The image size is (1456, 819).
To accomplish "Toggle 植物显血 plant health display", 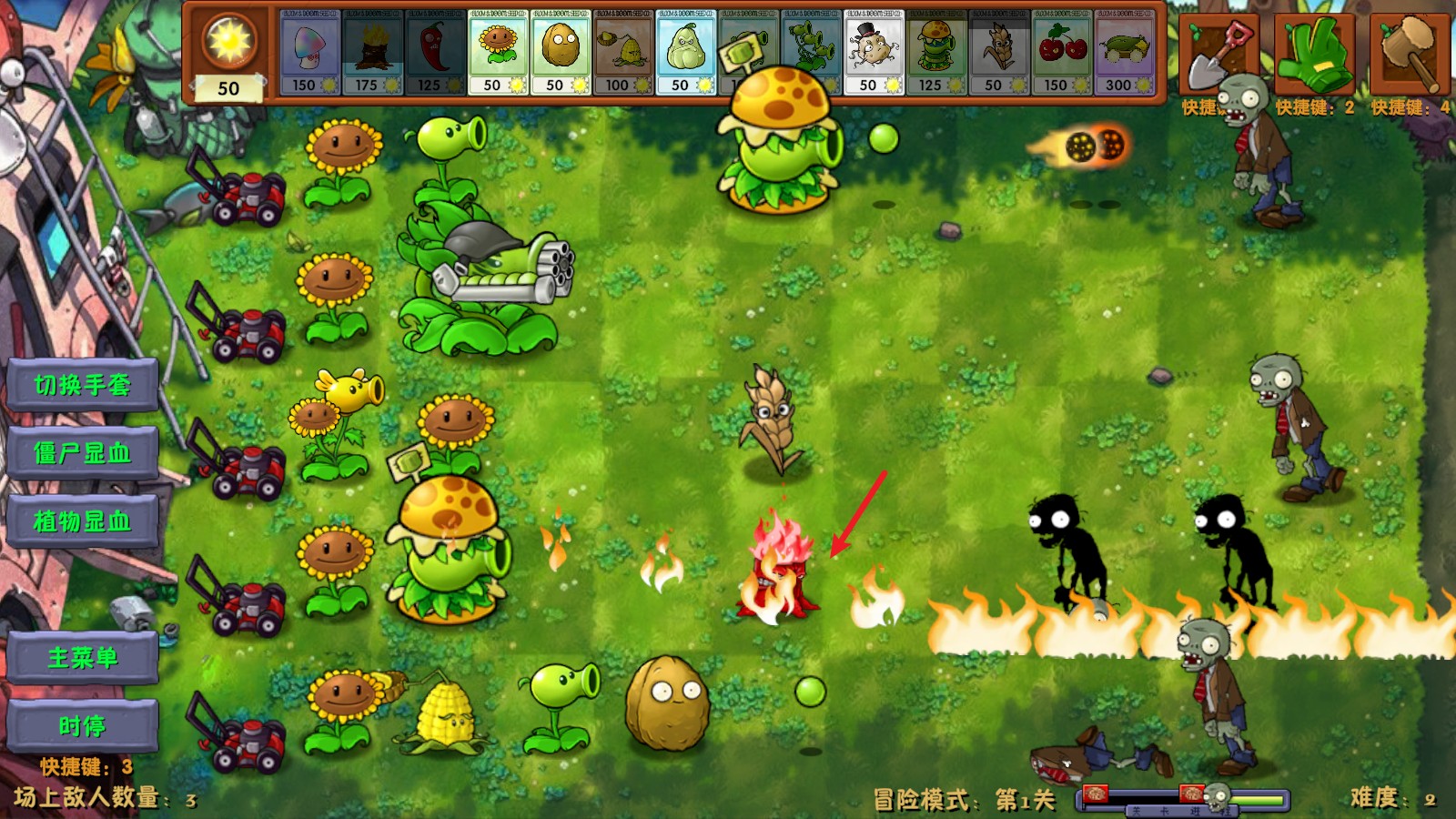I will click(80, 522).
